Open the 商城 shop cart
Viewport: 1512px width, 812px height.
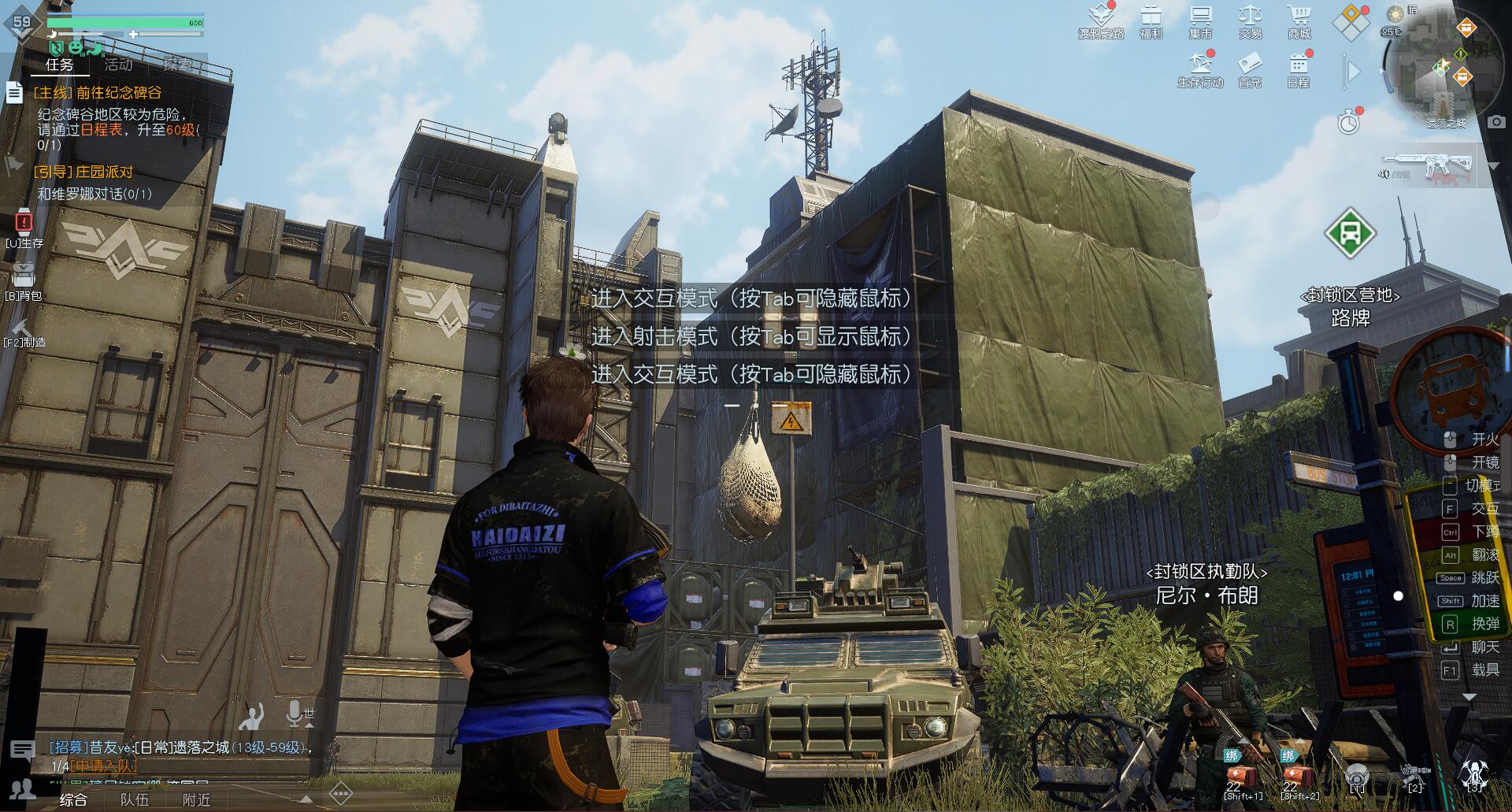pos(1299,20)
